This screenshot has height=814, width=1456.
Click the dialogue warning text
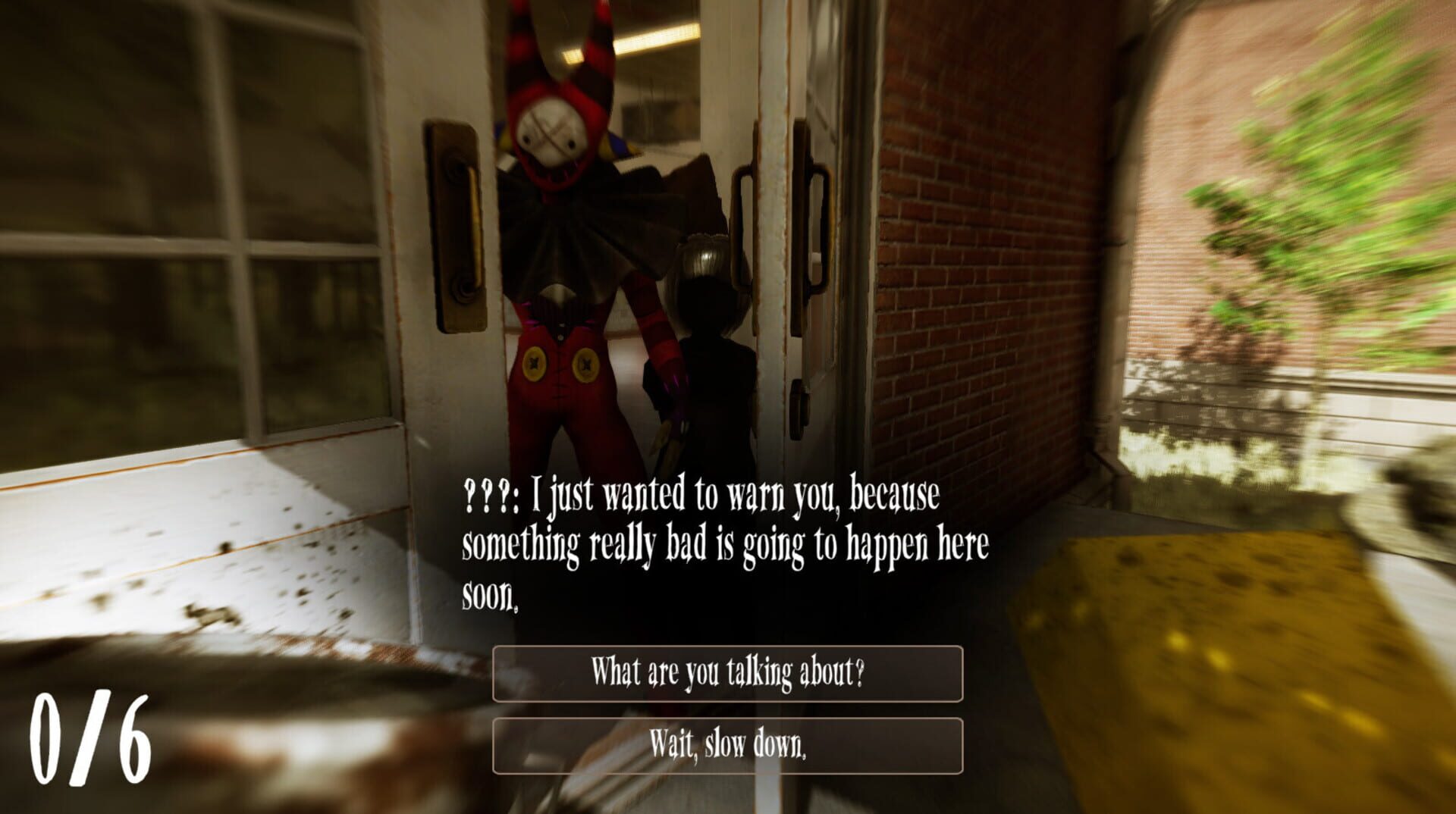tap(720, 542)
